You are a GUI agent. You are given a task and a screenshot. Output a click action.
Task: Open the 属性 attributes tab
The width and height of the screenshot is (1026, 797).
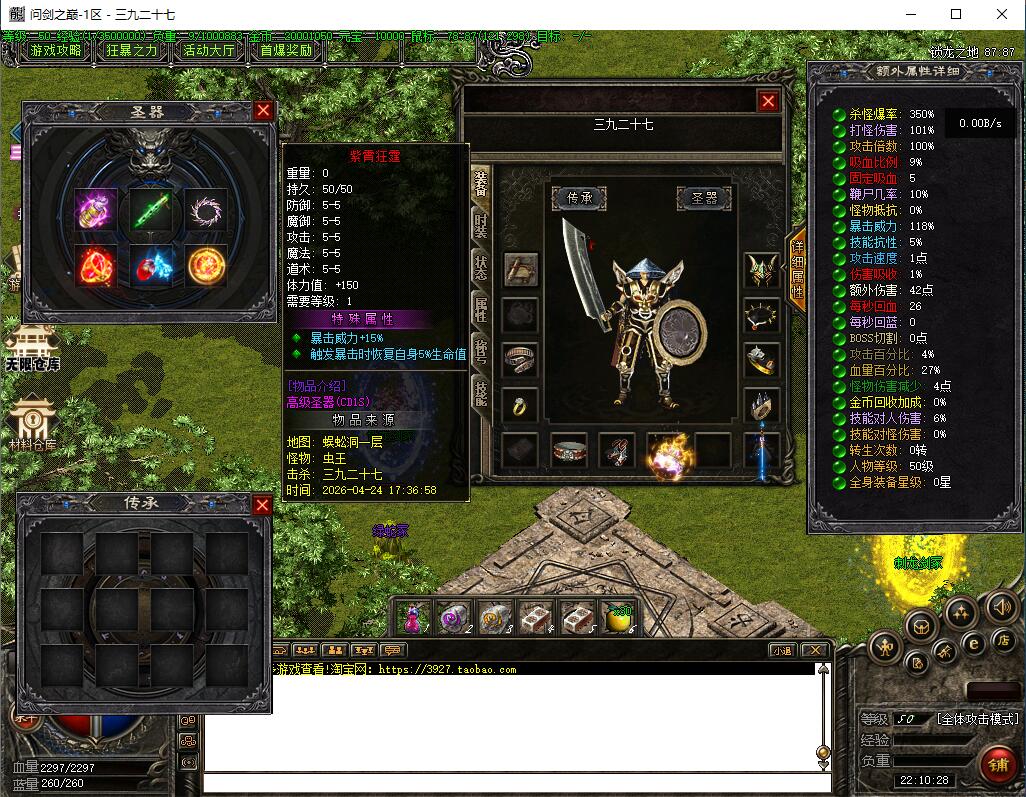[481, 309]
